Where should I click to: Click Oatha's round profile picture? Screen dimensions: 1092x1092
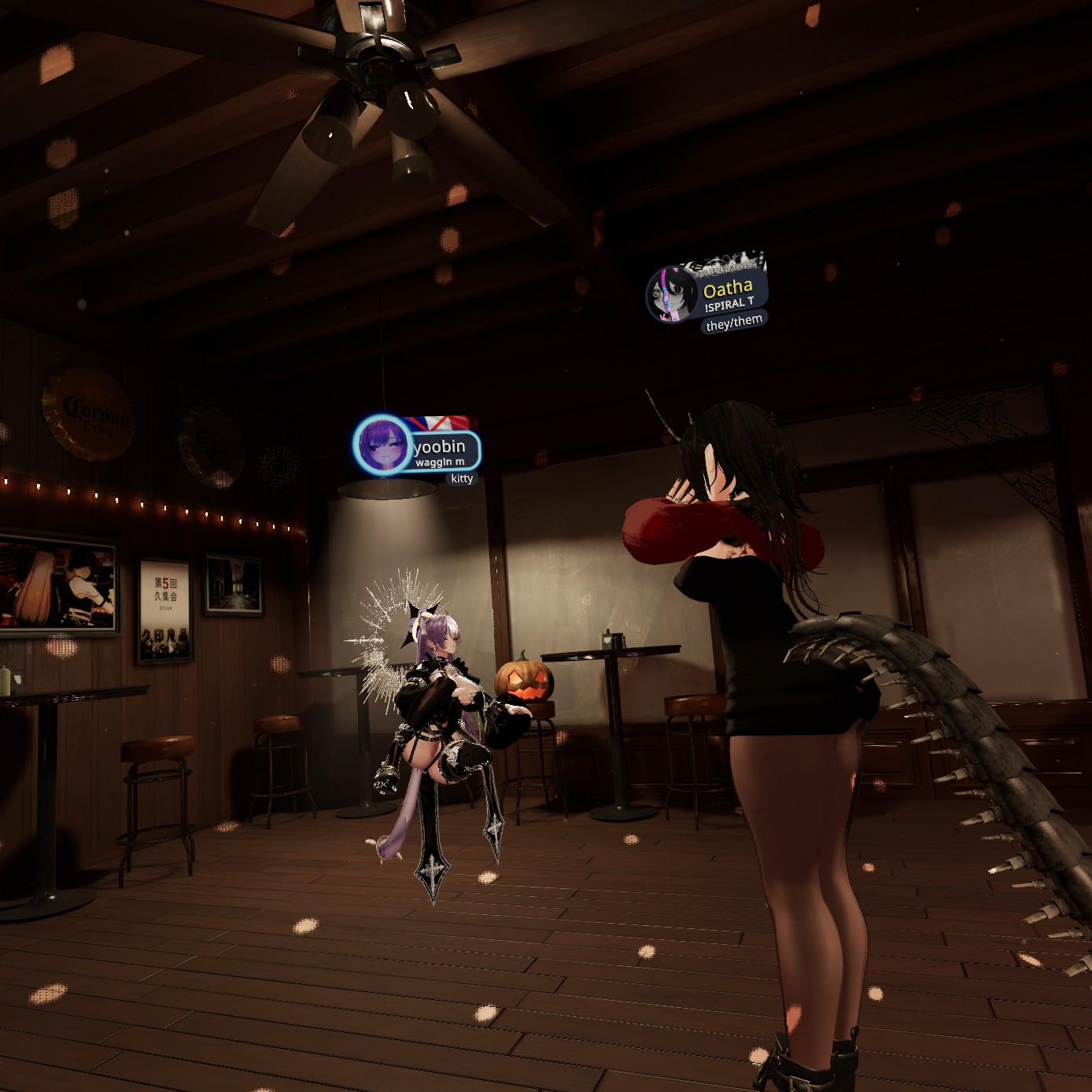(671, 295)
